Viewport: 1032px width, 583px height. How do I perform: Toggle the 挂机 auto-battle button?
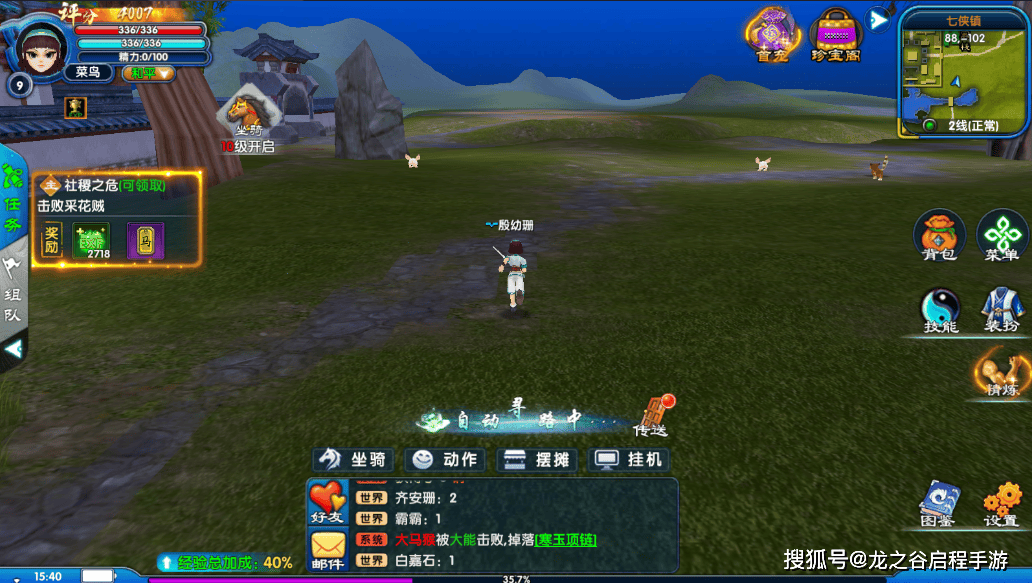click(x=630, y=459)
